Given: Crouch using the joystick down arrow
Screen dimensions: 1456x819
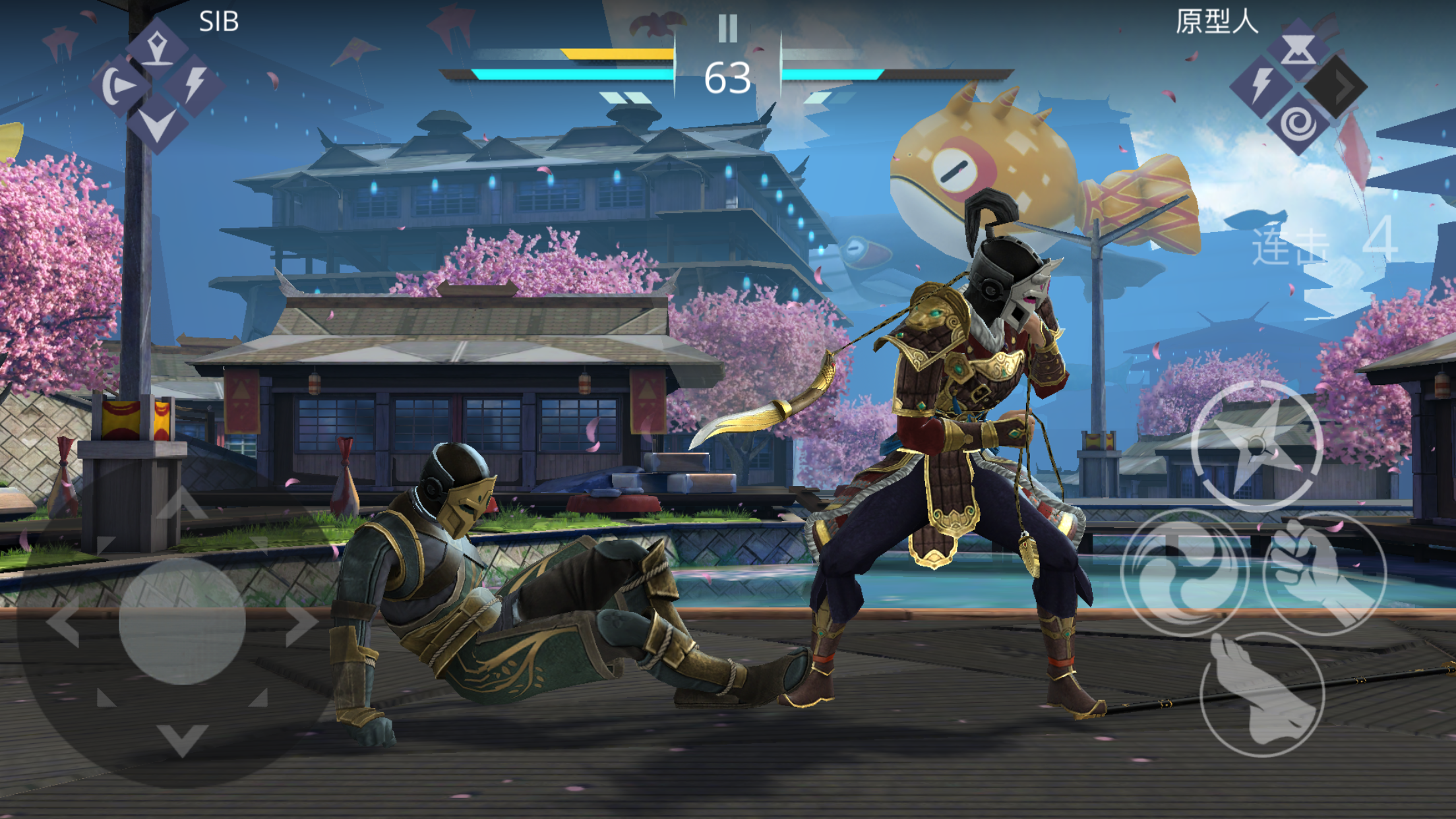Looking at the screenshot, I should click(x=182, y=739).
